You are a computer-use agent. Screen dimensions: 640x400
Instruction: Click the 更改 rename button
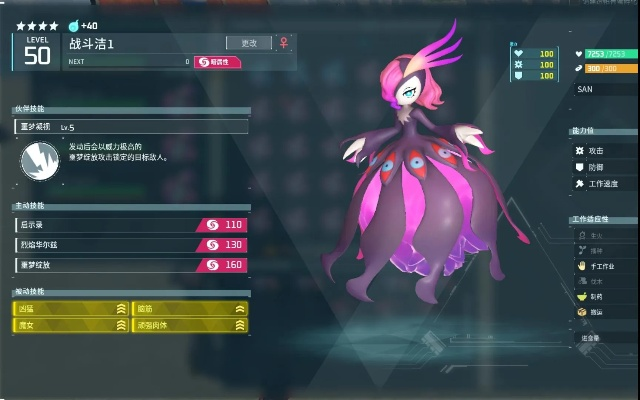(x=250, y=43)
